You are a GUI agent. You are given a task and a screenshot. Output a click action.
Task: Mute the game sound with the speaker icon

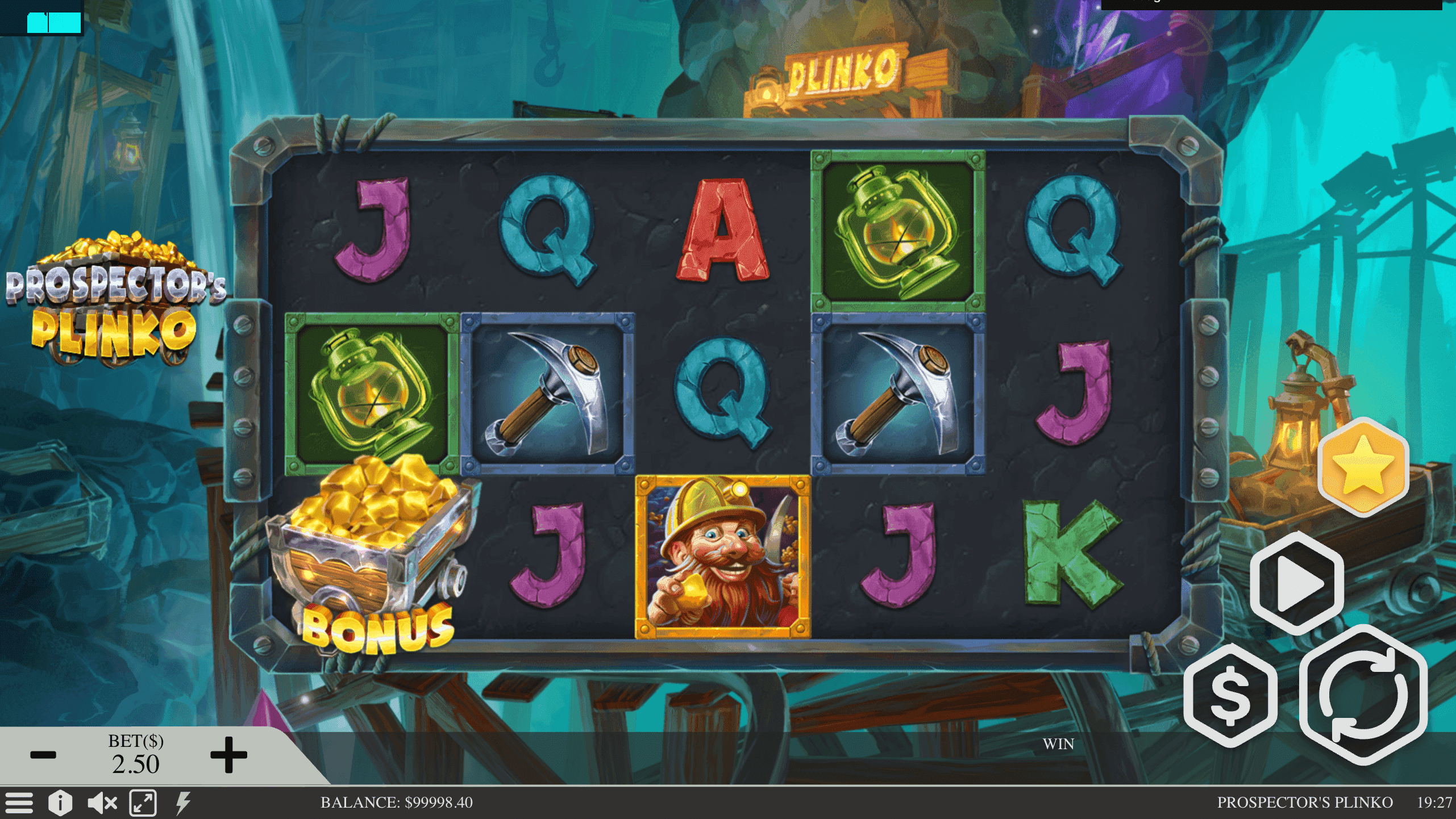click(101, 803)
